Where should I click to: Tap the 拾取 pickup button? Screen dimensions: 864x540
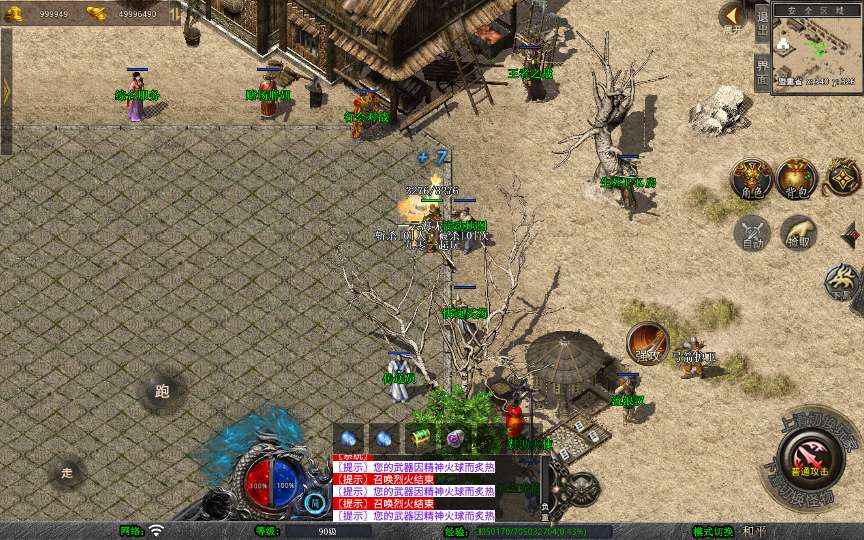coord(798,233)
